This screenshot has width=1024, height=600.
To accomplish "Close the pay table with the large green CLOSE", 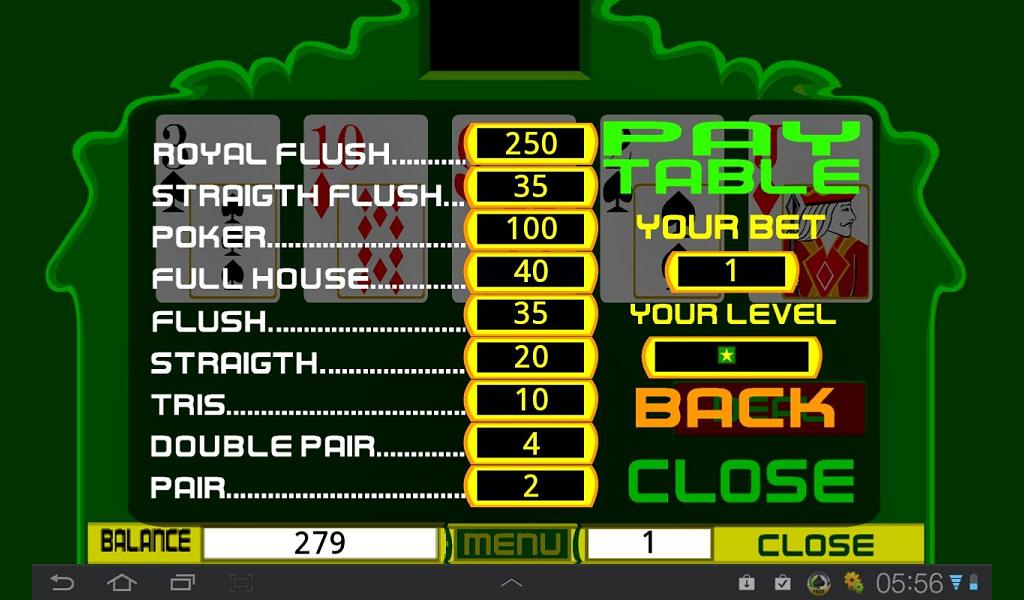I will [741, 482].
